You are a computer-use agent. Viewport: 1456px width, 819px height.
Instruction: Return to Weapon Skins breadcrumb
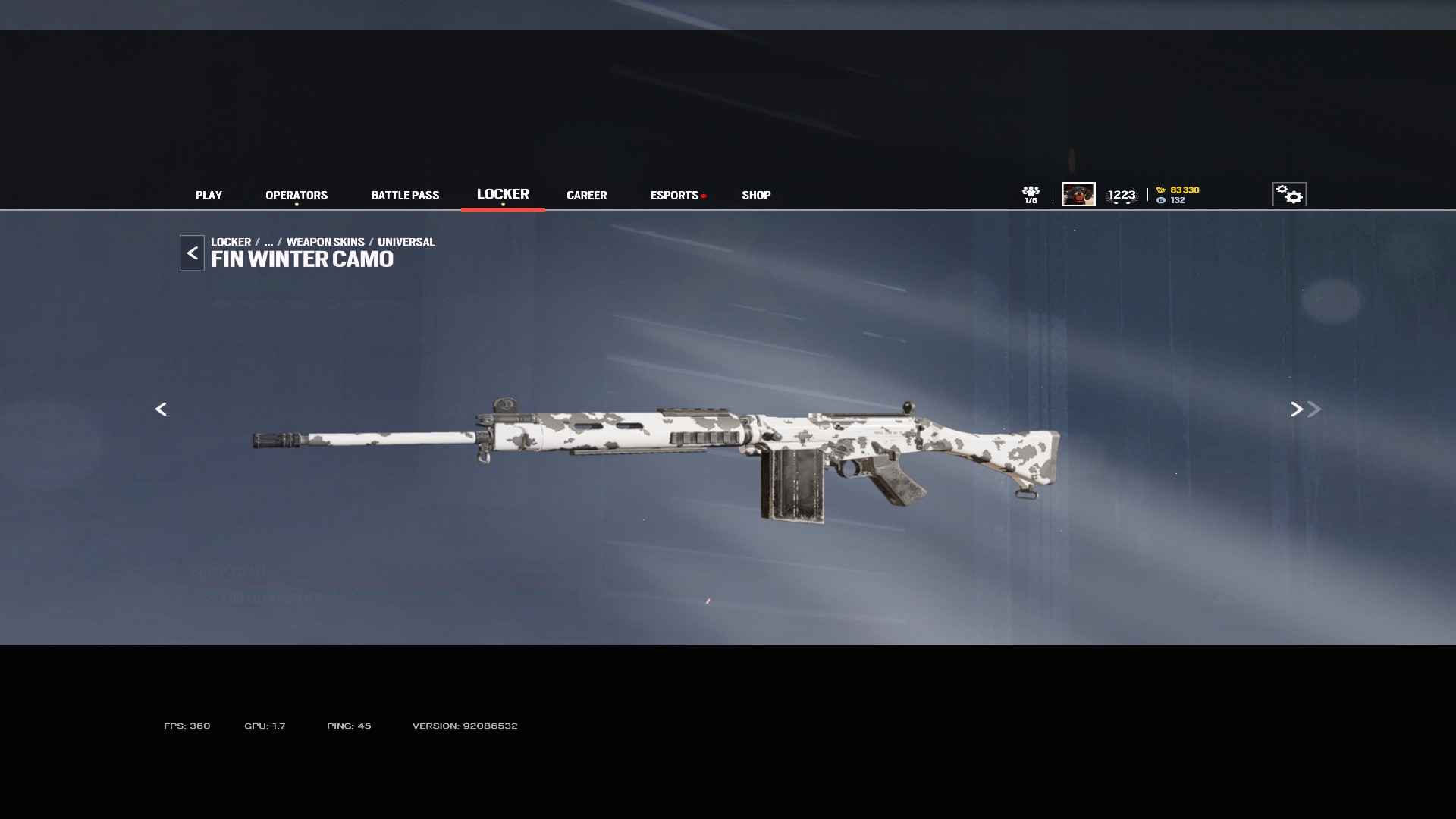pyautogui.click(x=325, y=242)
